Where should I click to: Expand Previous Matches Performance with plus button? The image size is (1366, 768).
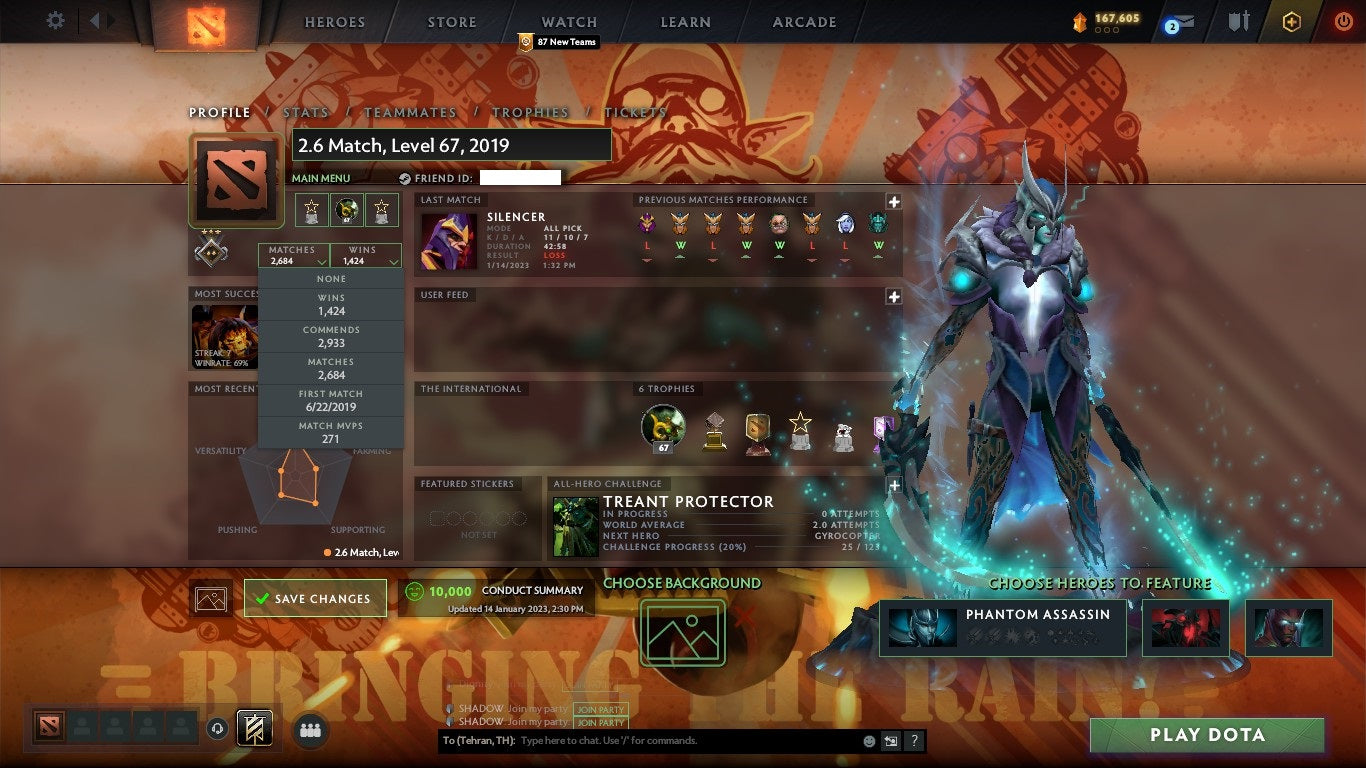tap(893, 200)
